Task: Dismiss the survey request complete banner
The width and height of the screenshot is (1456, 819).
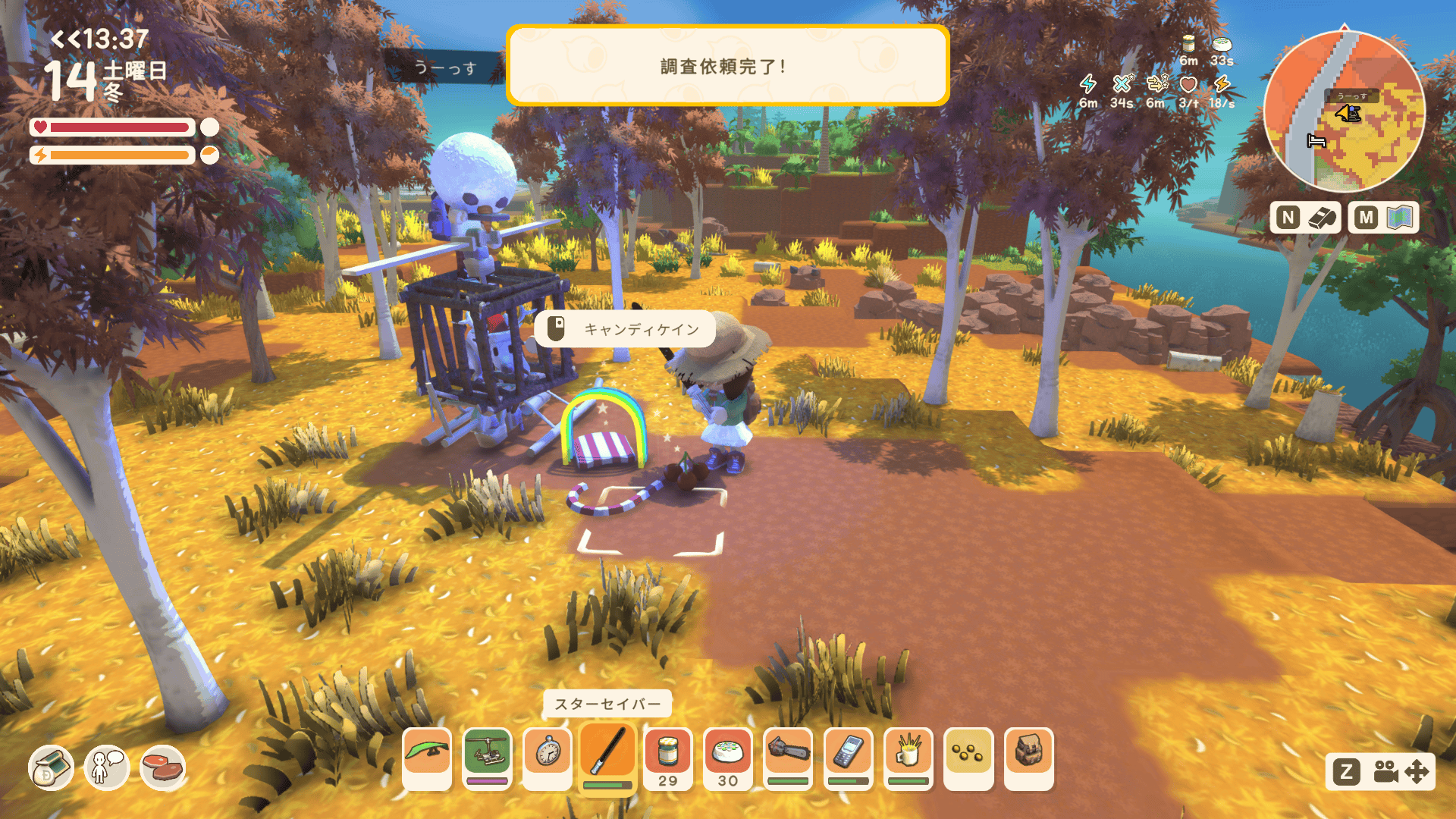Action: point(727,66)
